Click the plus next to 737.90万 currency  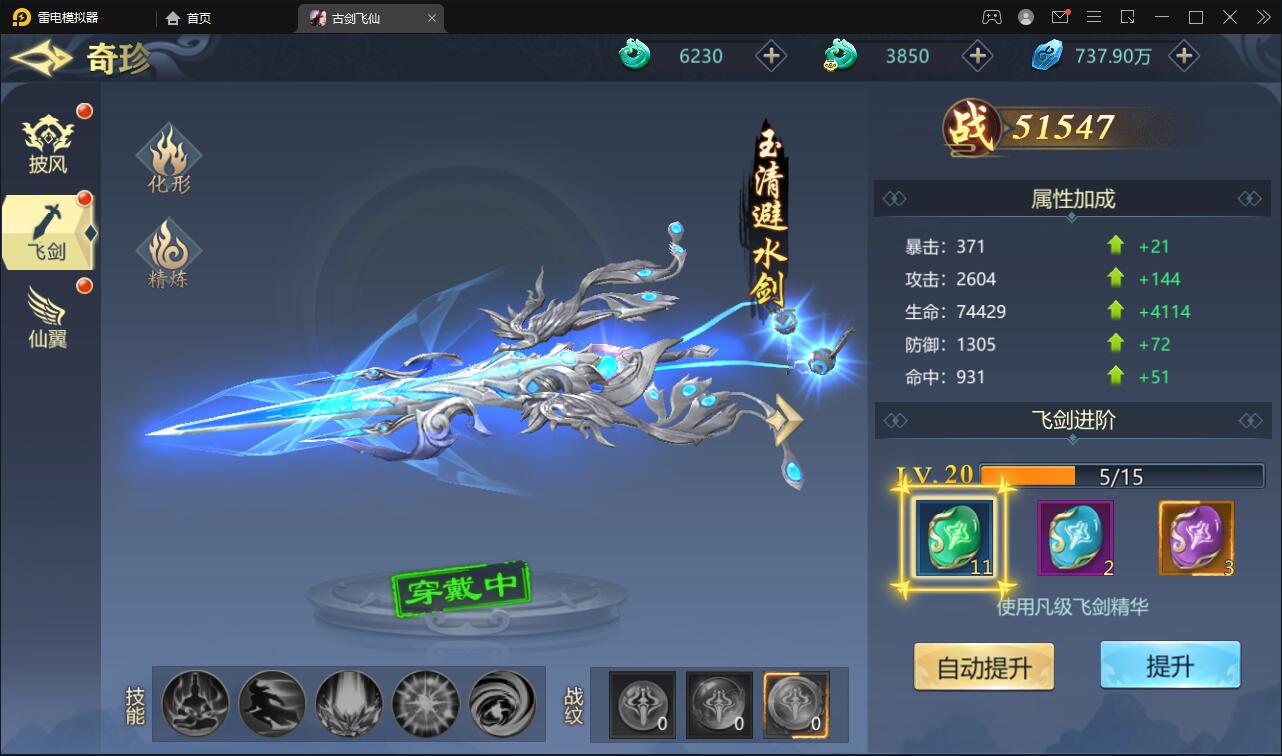tap(1184, 56)
